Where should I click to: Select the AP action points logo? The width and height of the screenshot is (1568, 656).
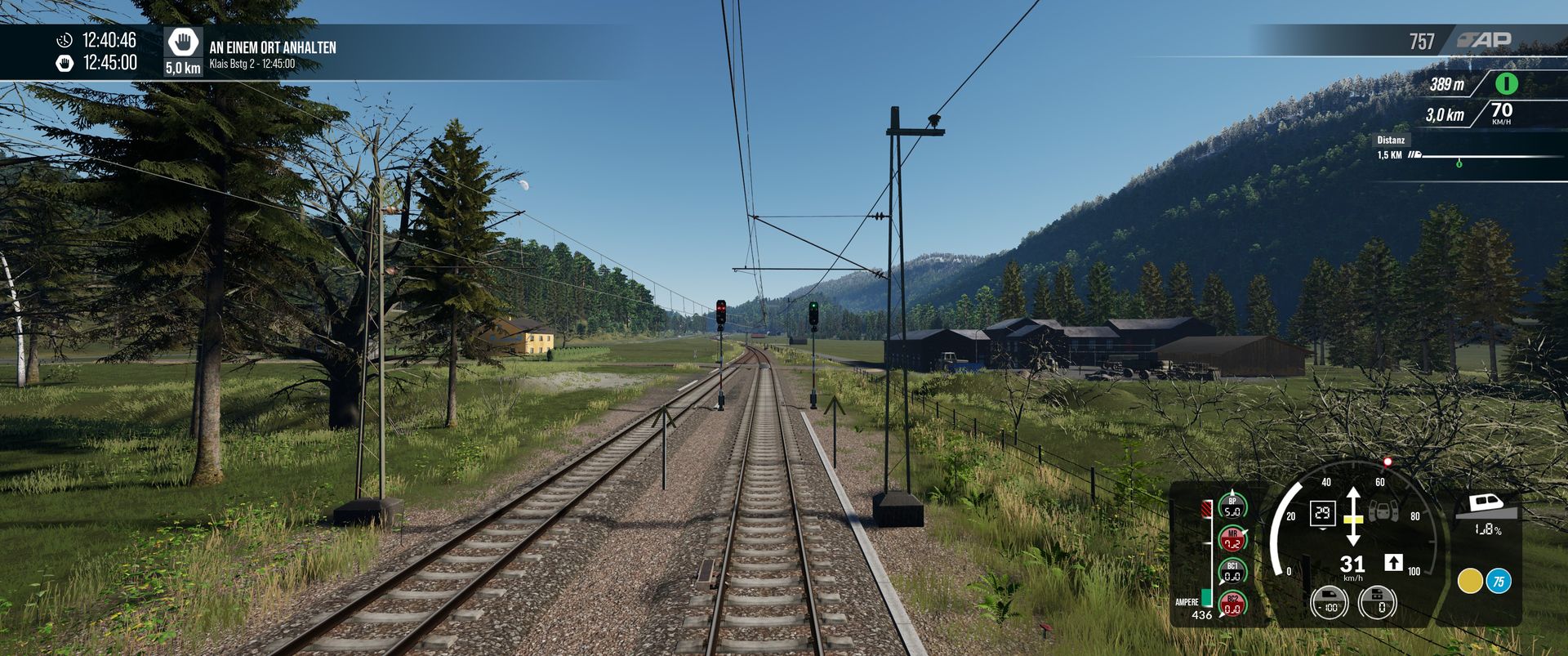(1484, 39)
